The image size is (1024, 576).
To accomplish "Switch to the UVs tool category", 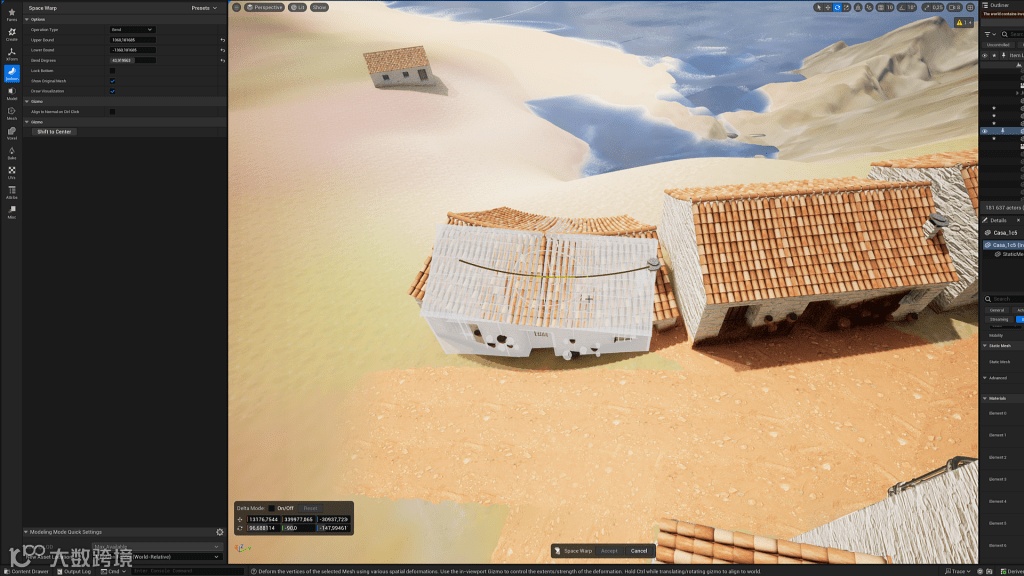I will (x=12, y=173).
